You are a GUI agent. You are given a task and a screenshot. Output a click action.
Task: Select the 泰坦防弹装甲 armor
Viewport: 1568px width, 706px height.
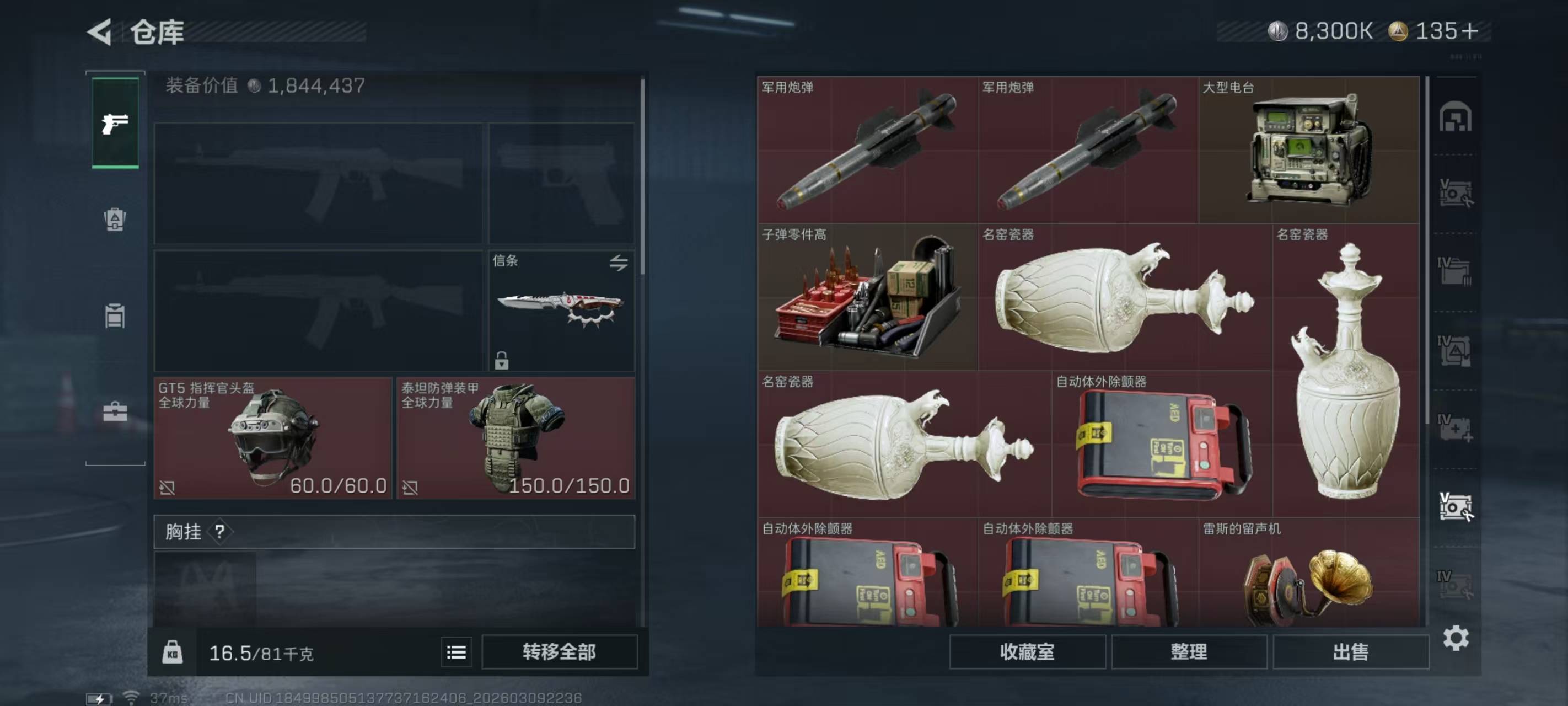coord(515,438)
